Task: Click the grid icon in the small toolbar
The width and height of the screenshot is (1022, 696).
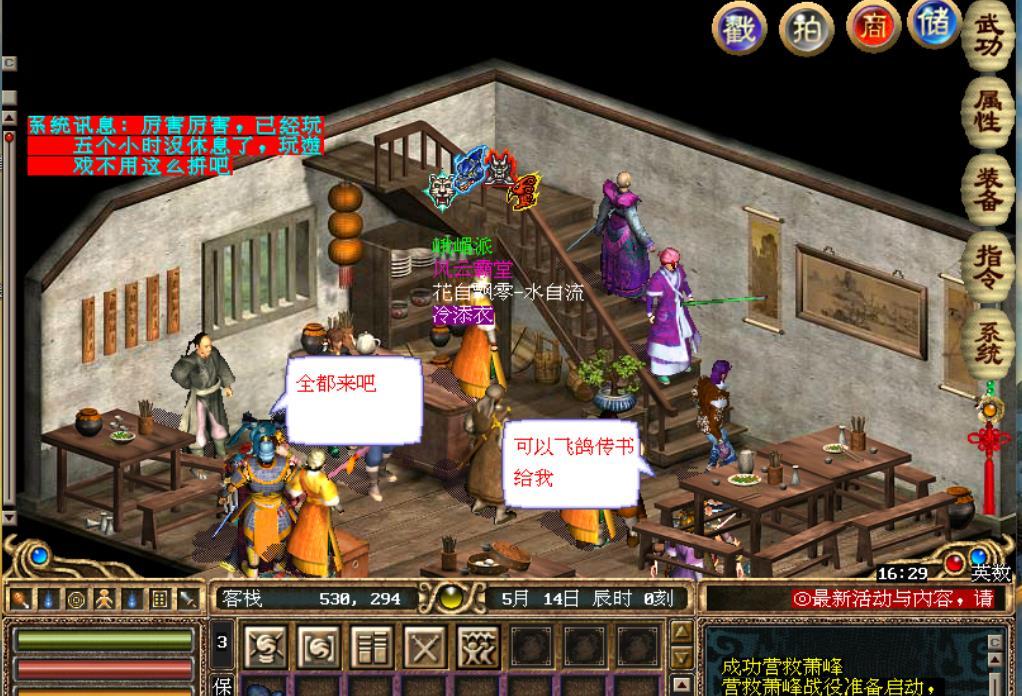Action: pyautogui.click(x=159, y=600)
